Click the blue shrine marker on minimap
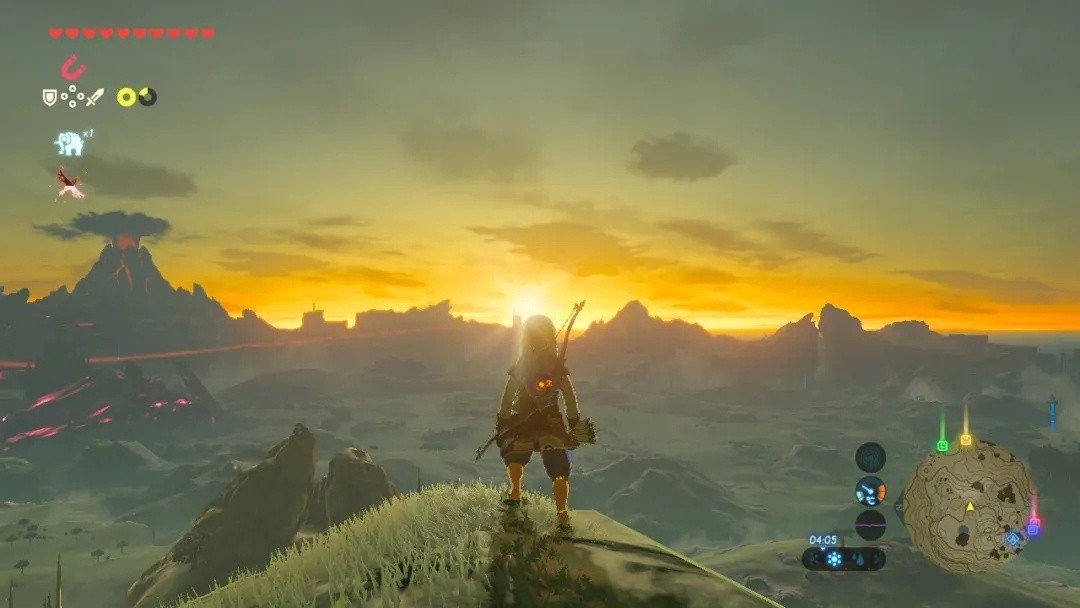 [1013, 539]
